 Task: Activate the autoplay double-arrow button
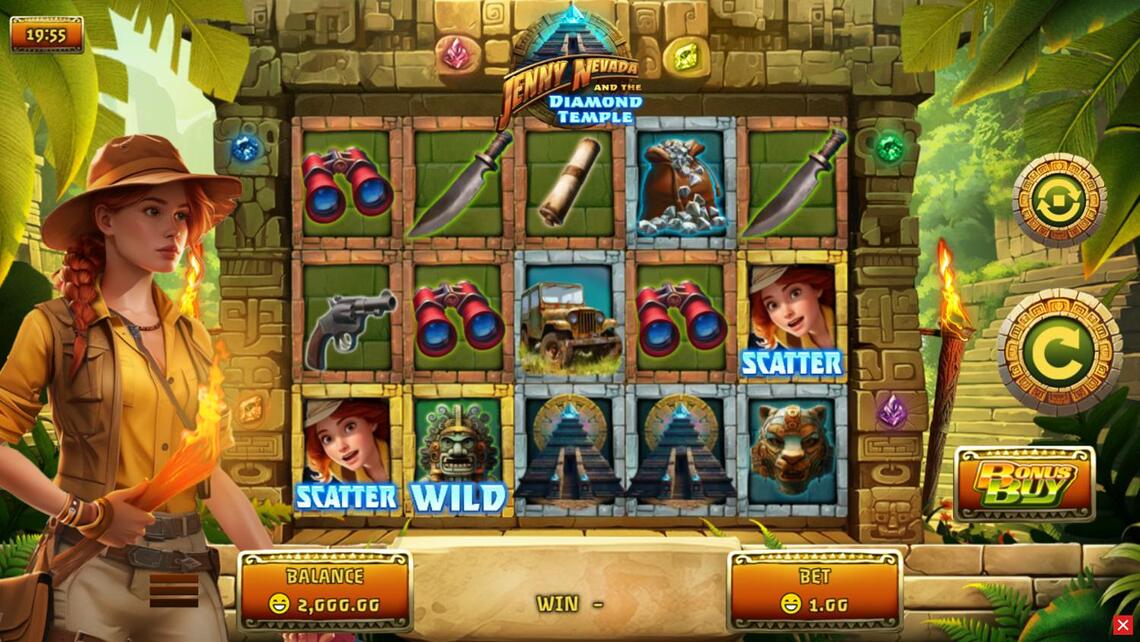click(1058, 201)
